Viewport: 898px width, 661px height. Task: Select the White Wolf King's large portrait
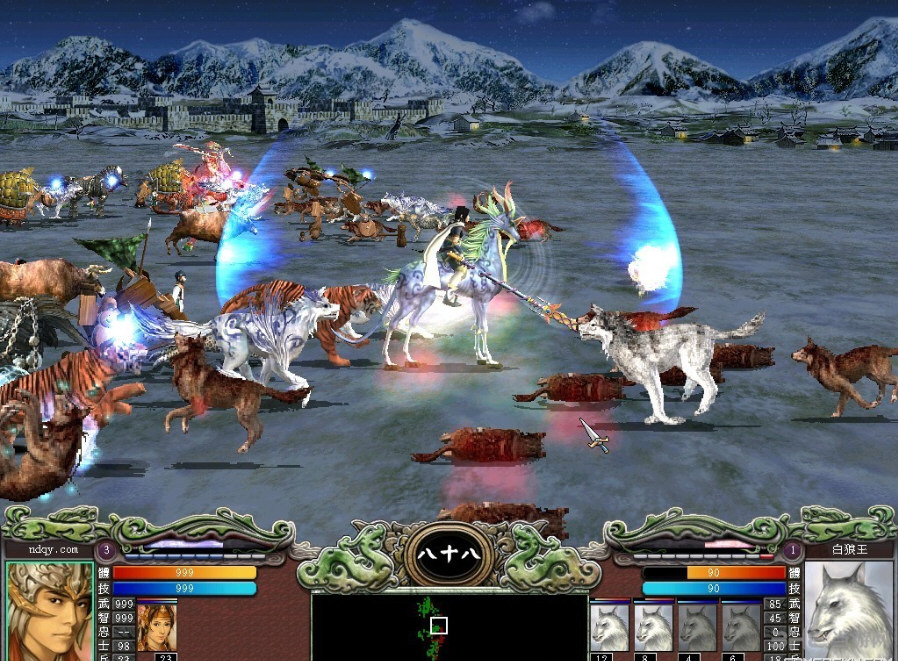(x=849, y=611)
